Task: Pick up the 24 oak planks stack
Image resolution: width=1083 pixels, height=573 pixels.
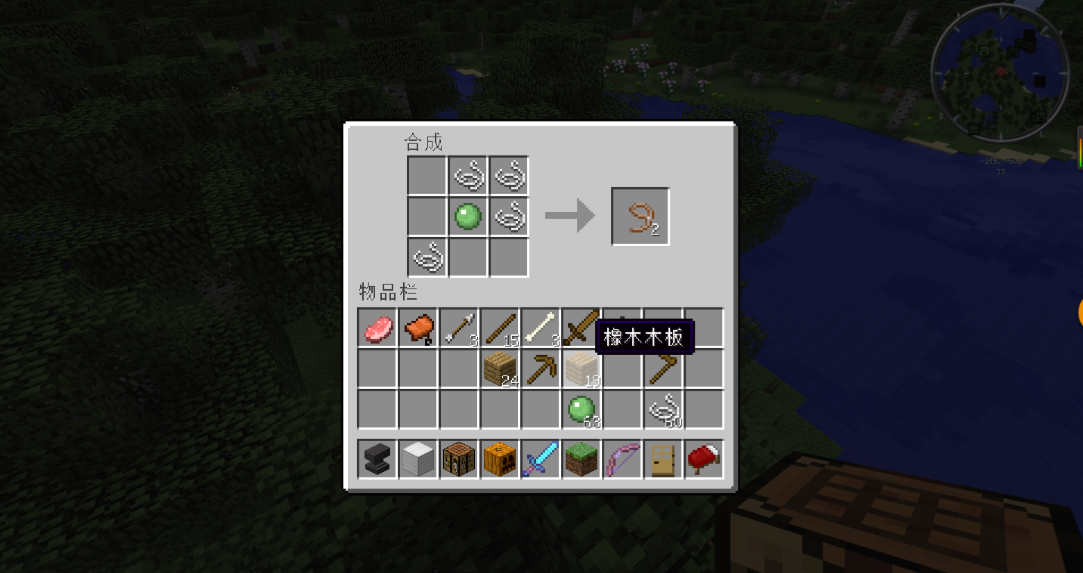Action: pos(500,369)
